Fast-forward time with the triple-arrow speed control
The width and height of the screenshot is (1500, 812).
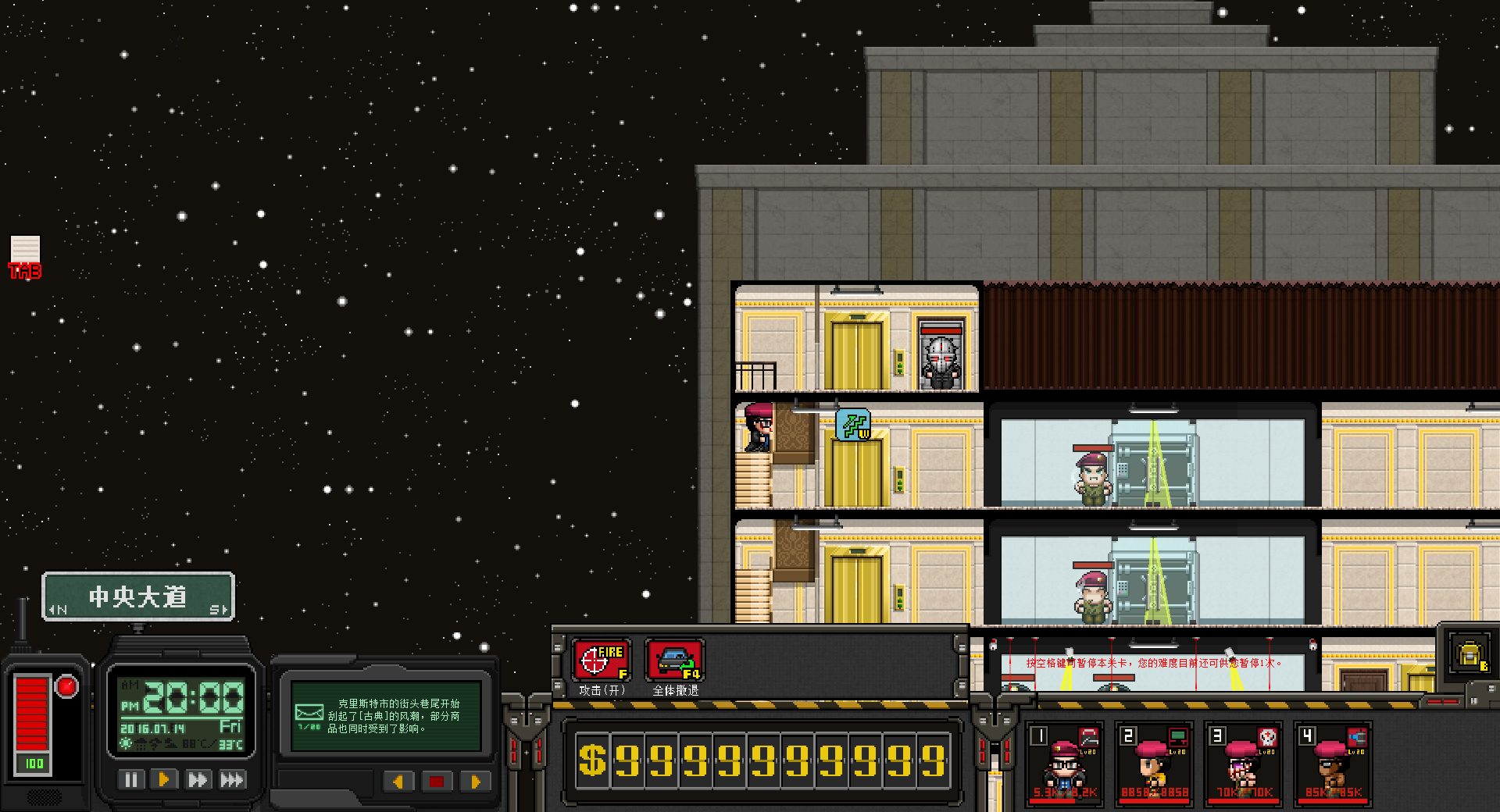(230, 778)
